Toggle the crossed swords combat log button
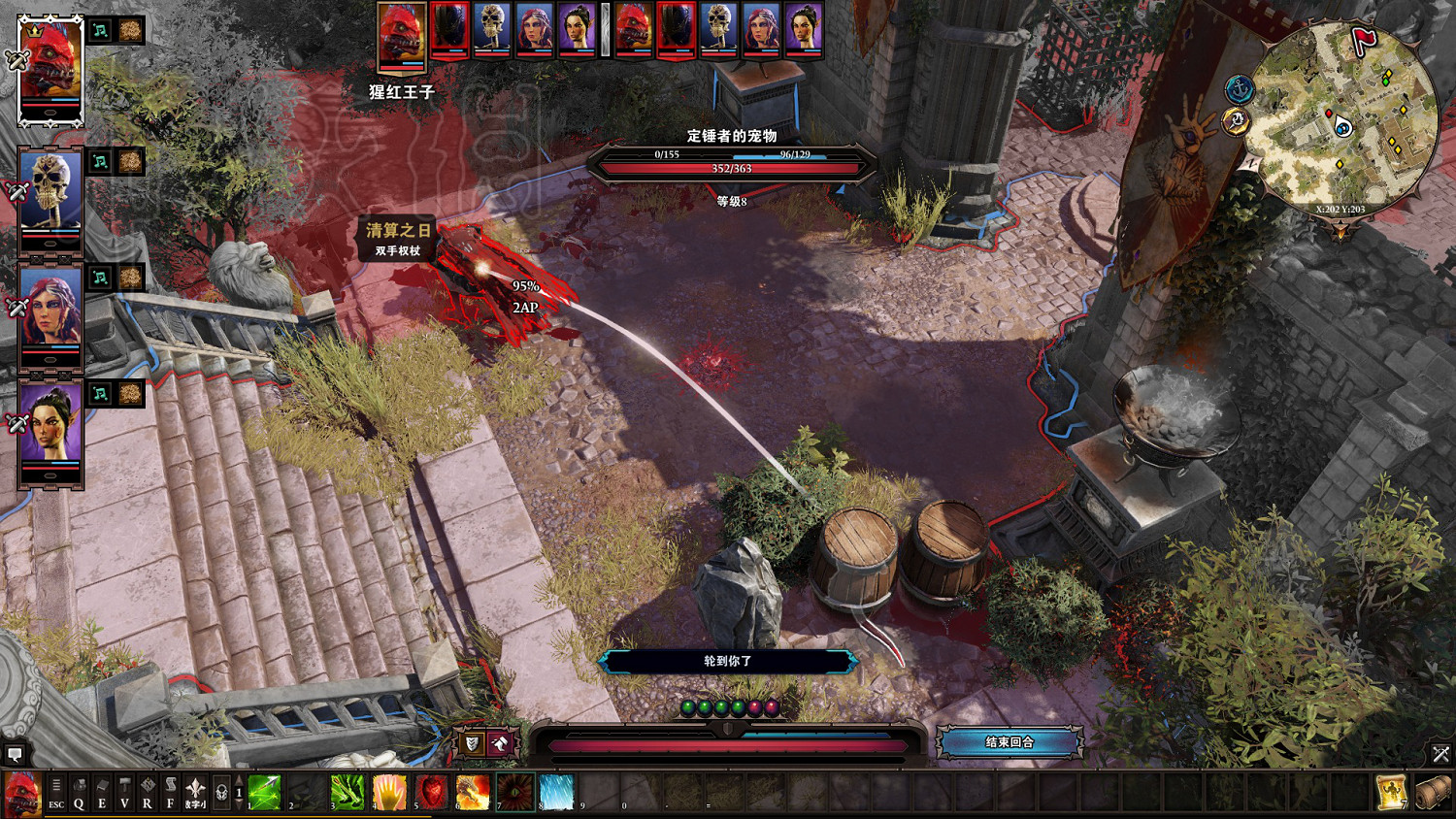The width and height of the screenshot is (1456, 819). click(x=1440, y=753)
